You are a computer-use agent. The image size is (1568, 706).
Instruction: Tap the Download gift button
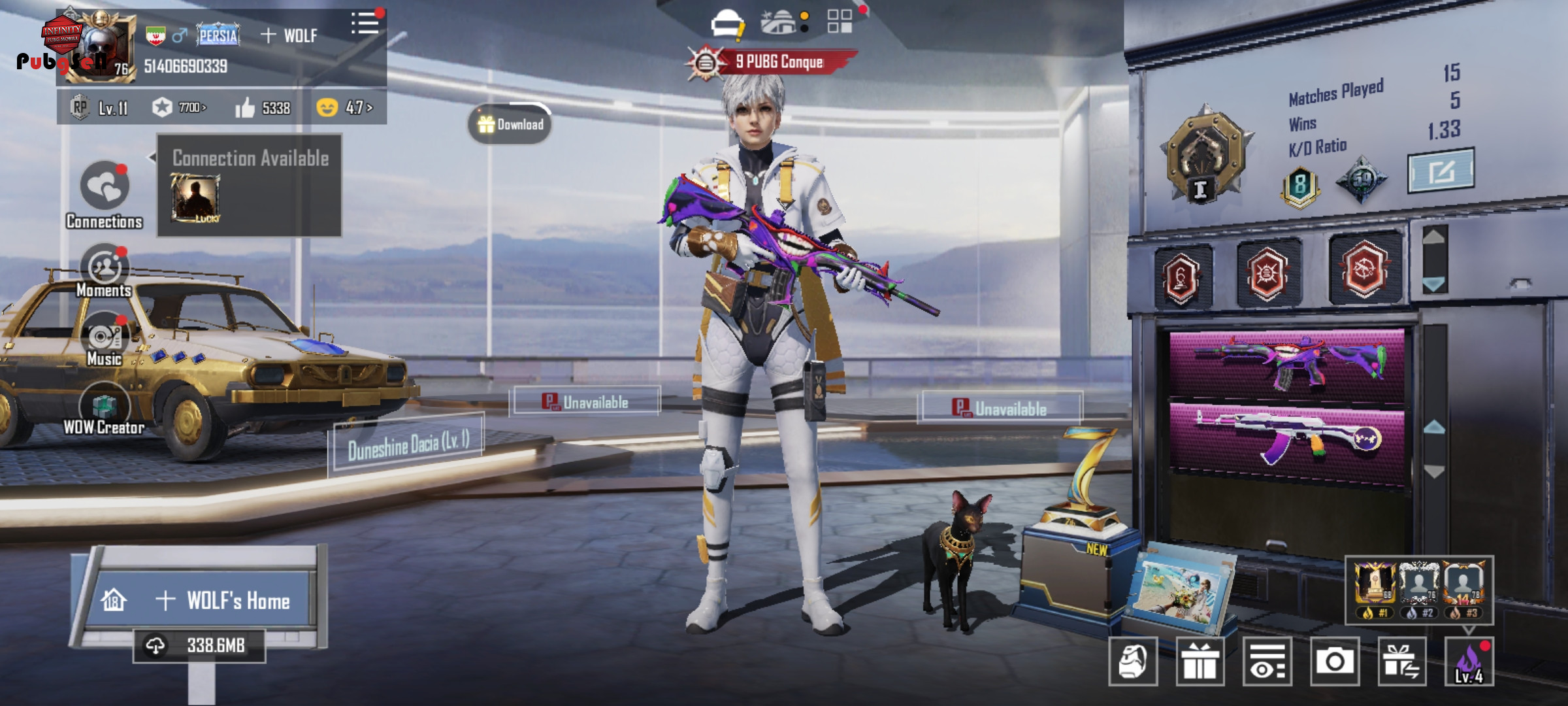click(510, 124)
